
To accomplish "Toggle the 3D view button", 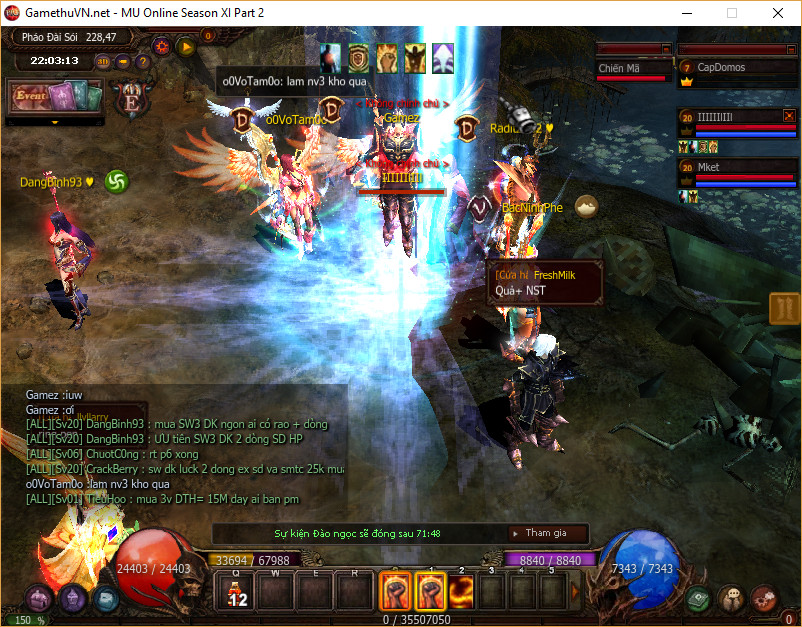I will (x=104, y=61).
